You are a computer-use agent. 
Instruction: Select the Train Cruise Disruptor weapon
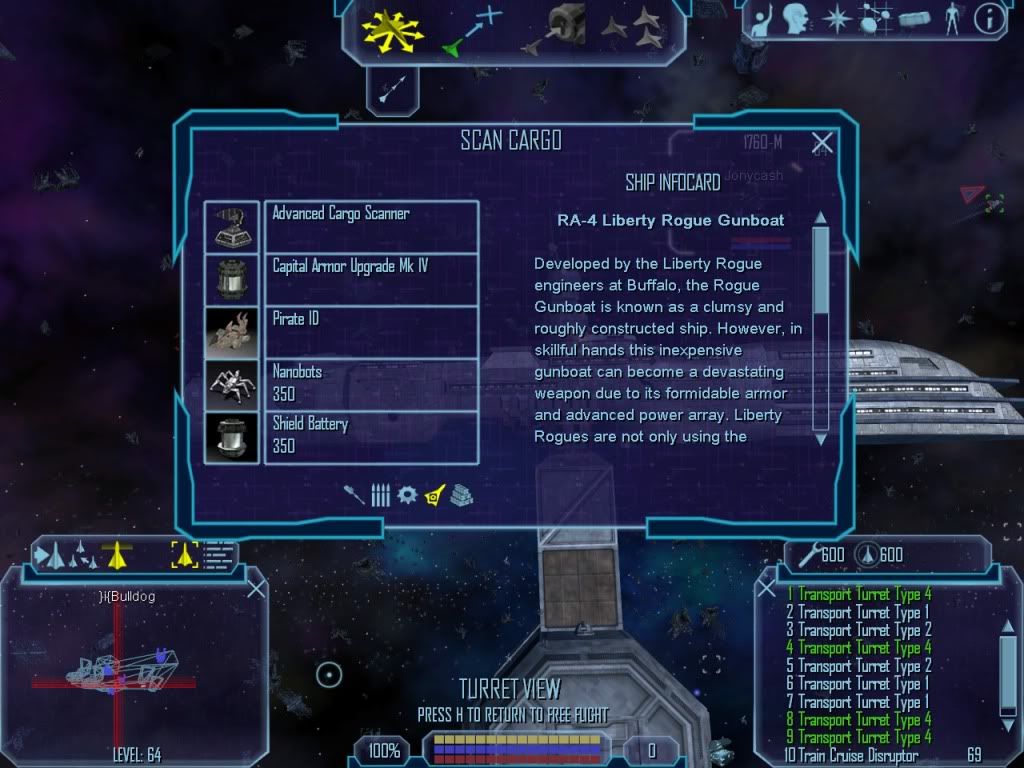[858, 756]
